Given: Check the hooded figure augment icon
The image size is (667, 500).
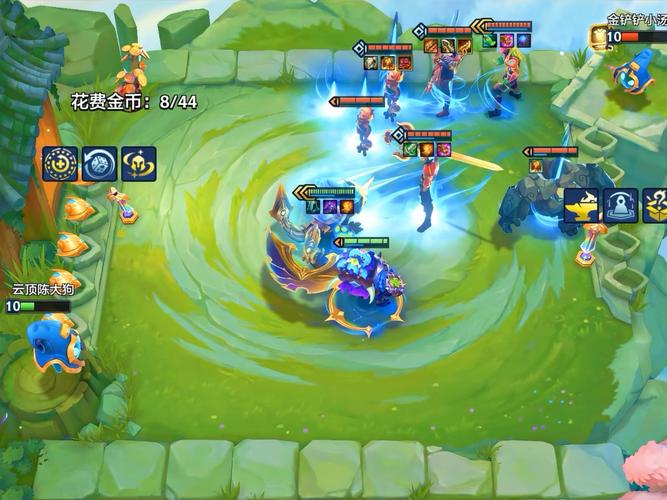Looking at the screenshot, I should click(x=620, y=205).
